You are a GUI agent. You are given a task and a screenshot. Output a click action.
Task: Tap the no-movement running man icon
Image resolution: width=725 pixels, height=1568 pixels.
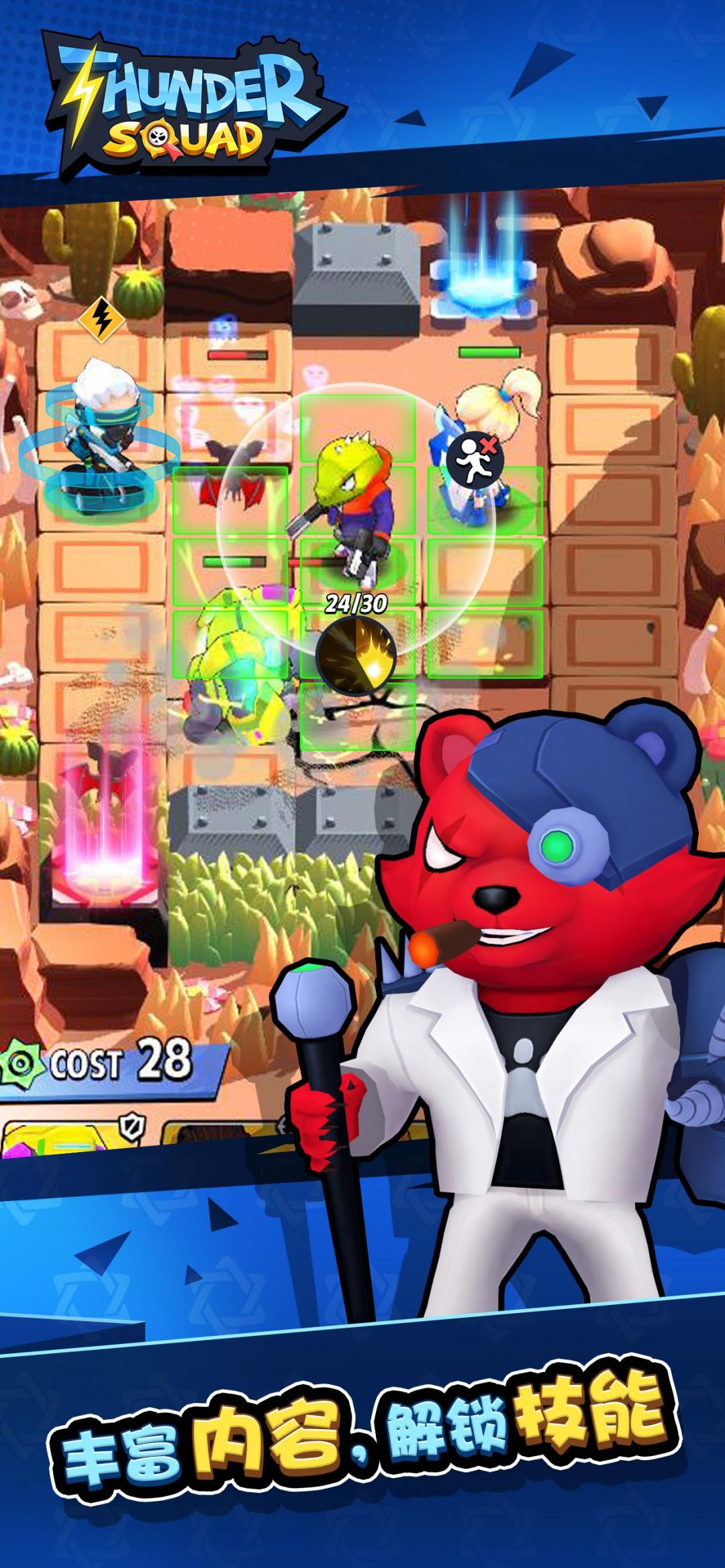click(x=475, y=460)
